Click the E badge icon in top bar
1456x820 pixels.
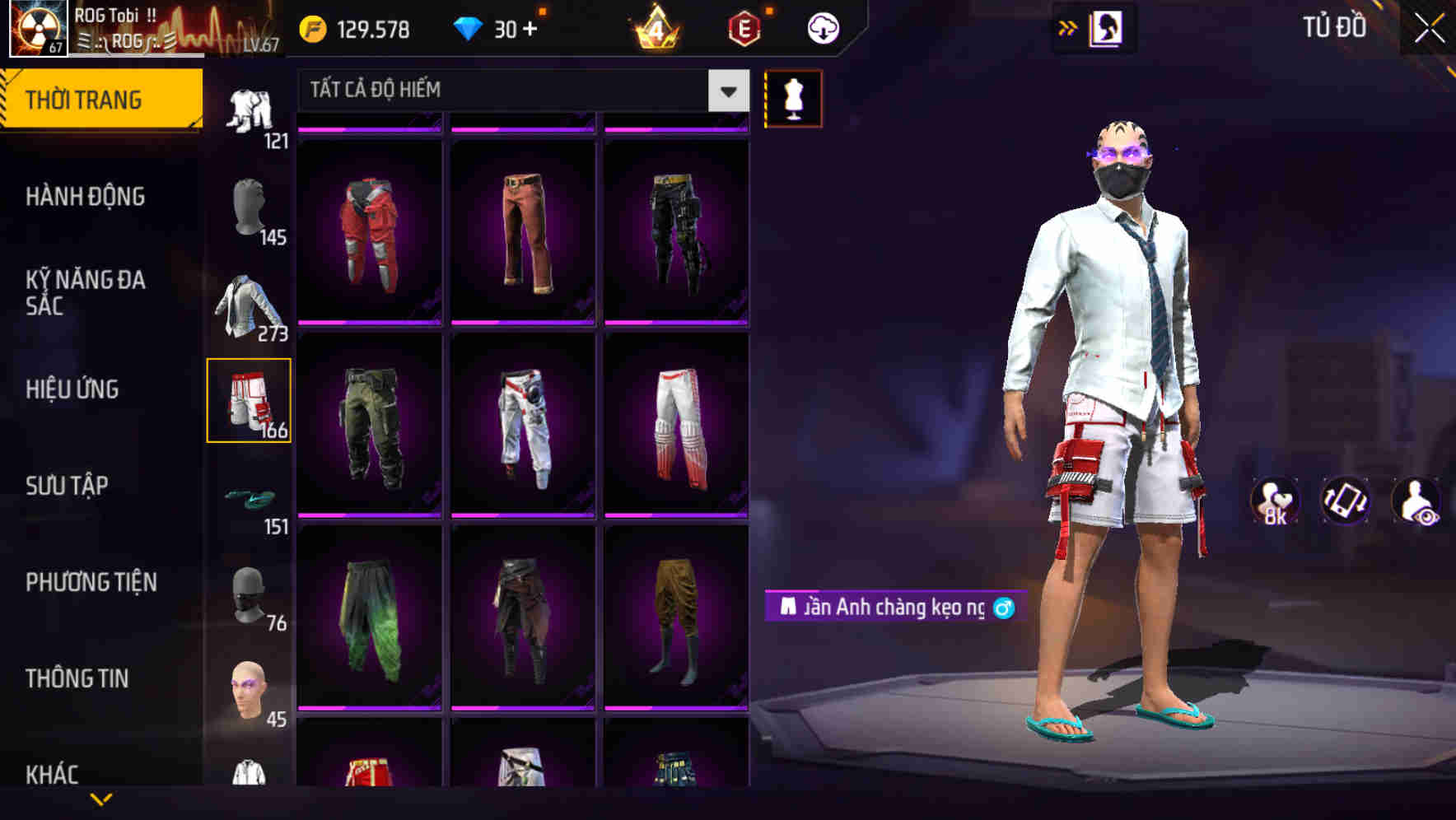740,27
